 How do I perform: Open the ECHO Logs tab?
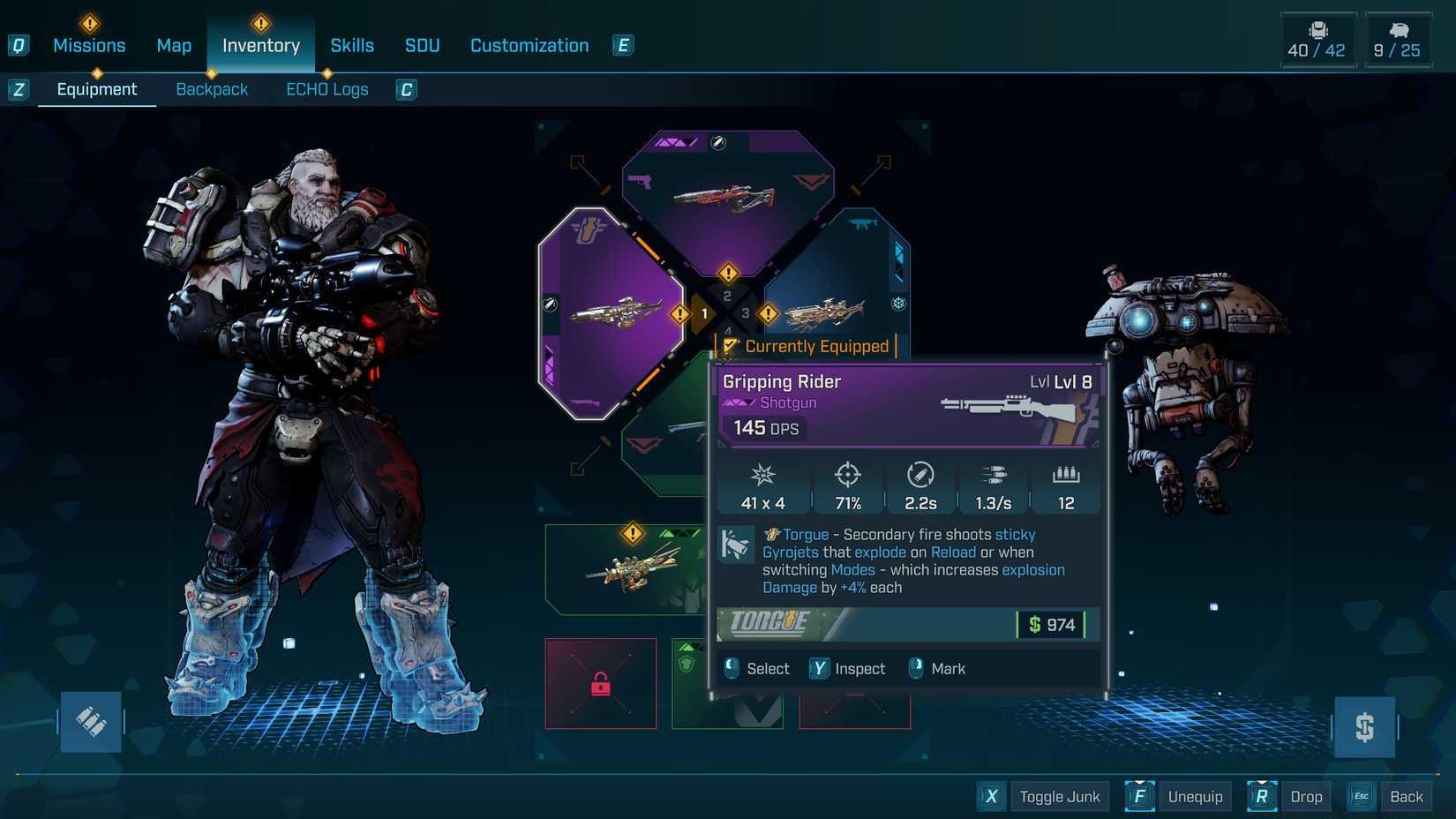pos(326,88)
